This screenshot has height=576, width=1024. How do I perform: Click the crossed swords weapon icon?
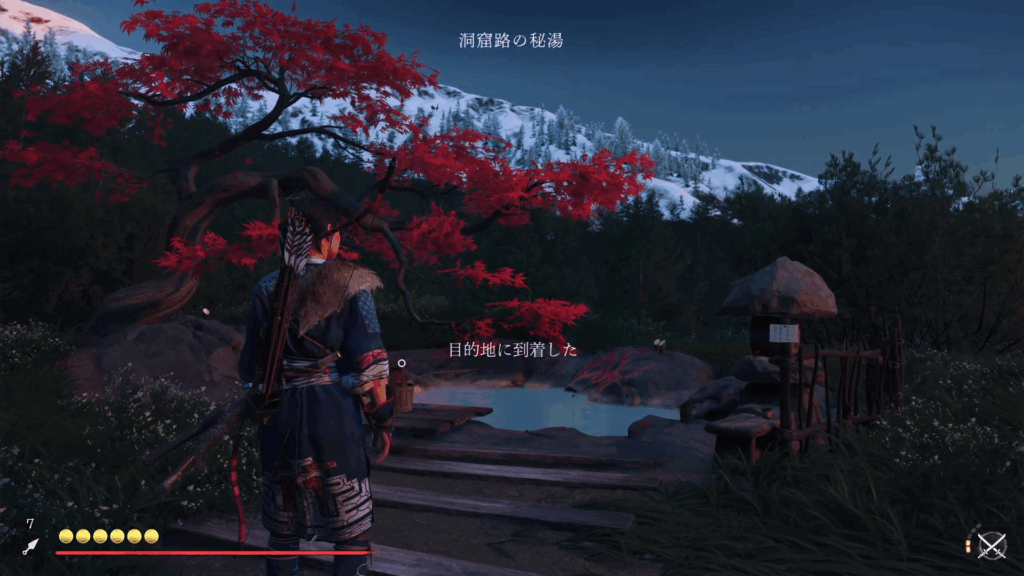pos(991,546)
